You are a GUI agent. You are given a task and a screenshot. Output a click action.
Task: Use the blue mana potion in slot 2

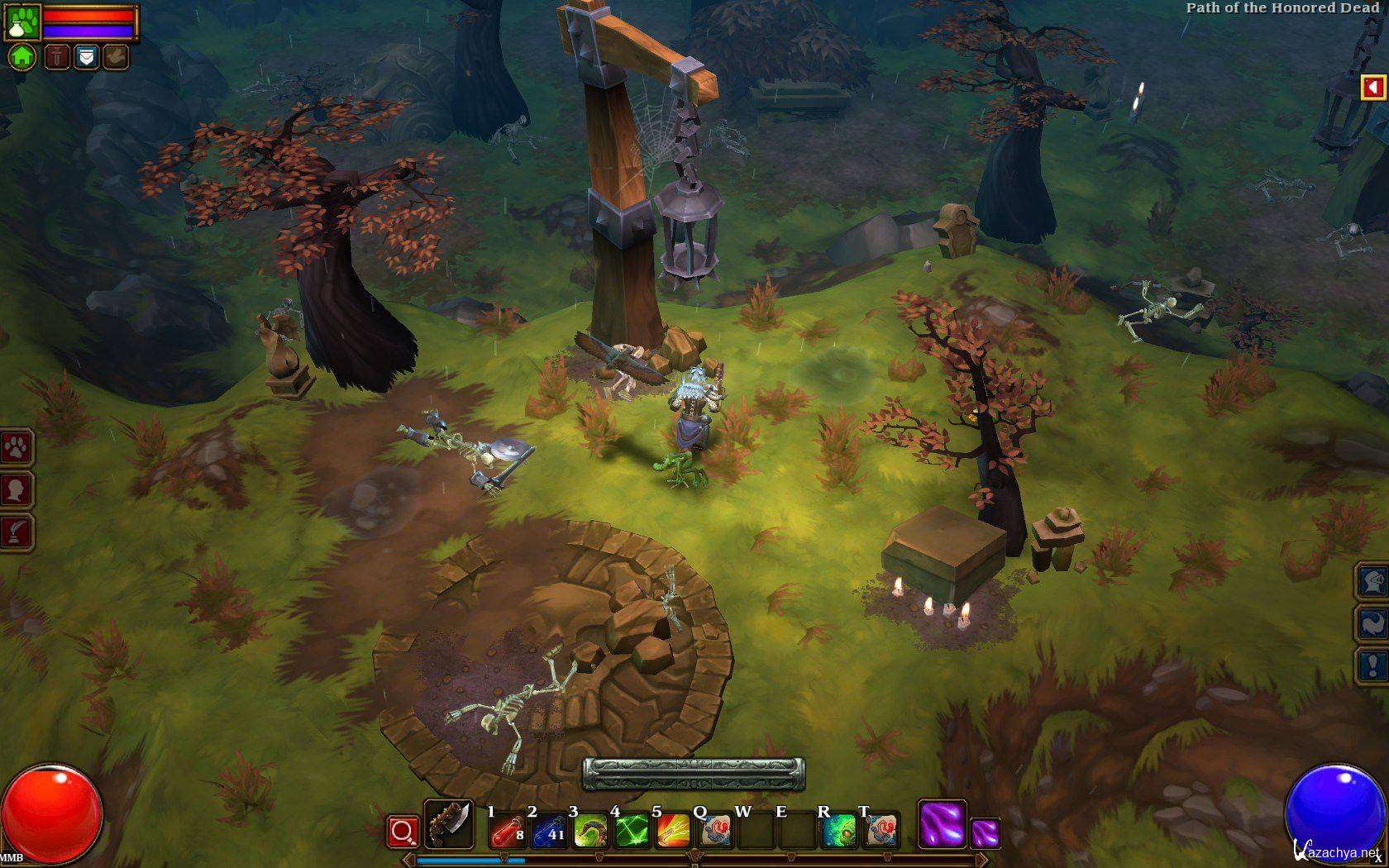(548, 830)
